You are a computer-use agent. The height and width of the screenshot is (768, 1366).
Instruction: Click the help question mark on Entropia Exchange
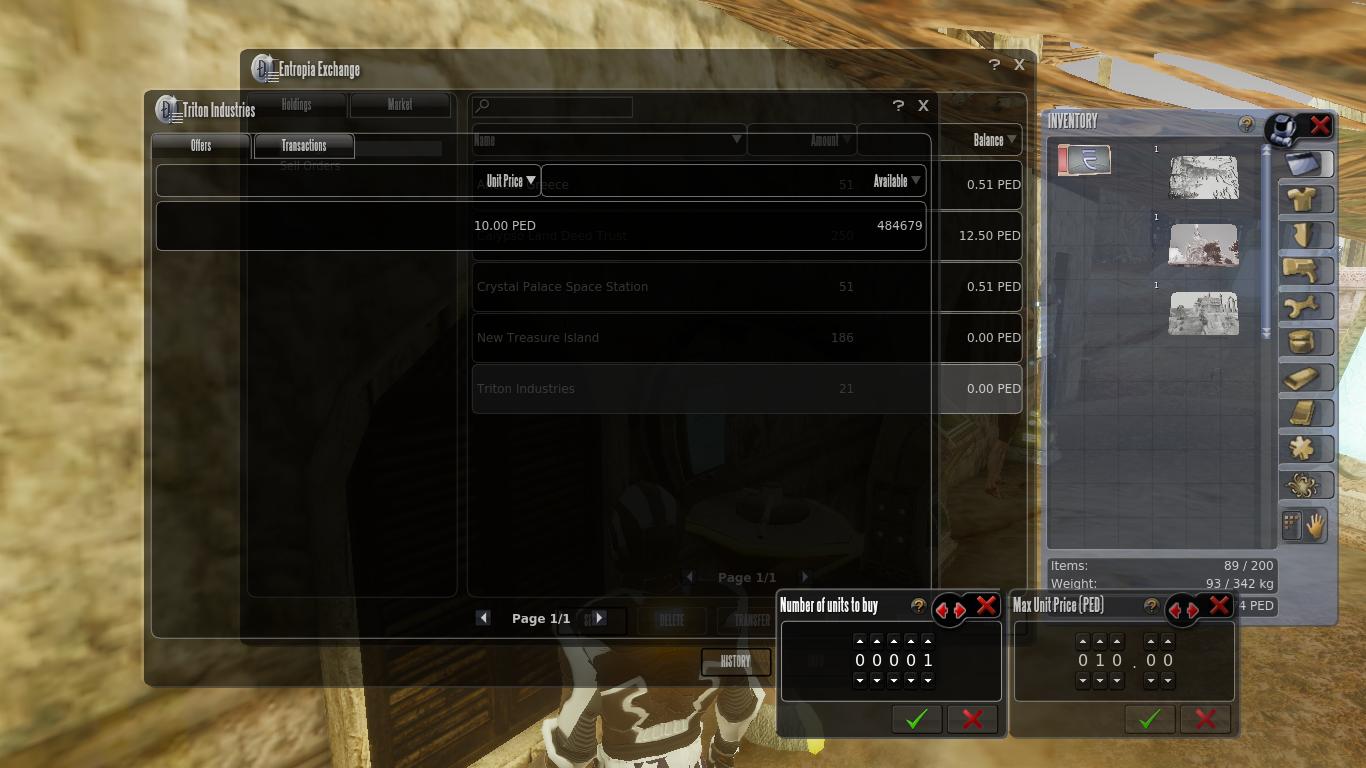(x=993, y=64)
